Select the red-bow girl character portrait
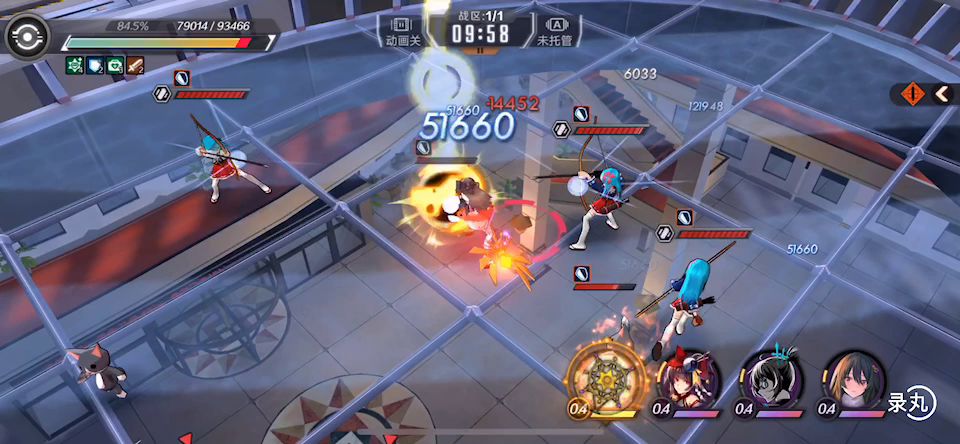960x444 pixels. pyautogui.click(x=686, y=380)
